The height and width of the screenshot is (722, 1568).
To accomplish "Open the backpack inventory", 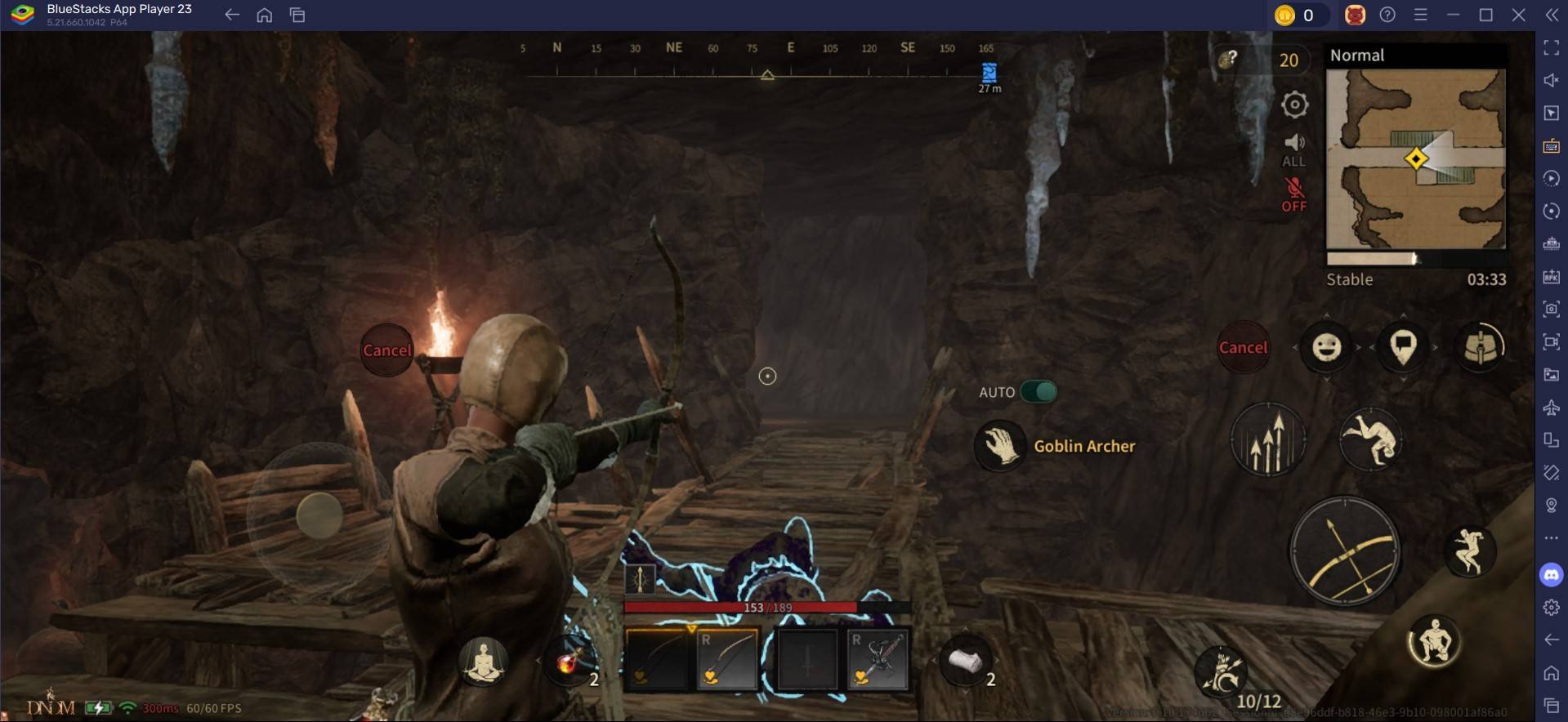I will pyautogui.click(x=1480, y=347).
